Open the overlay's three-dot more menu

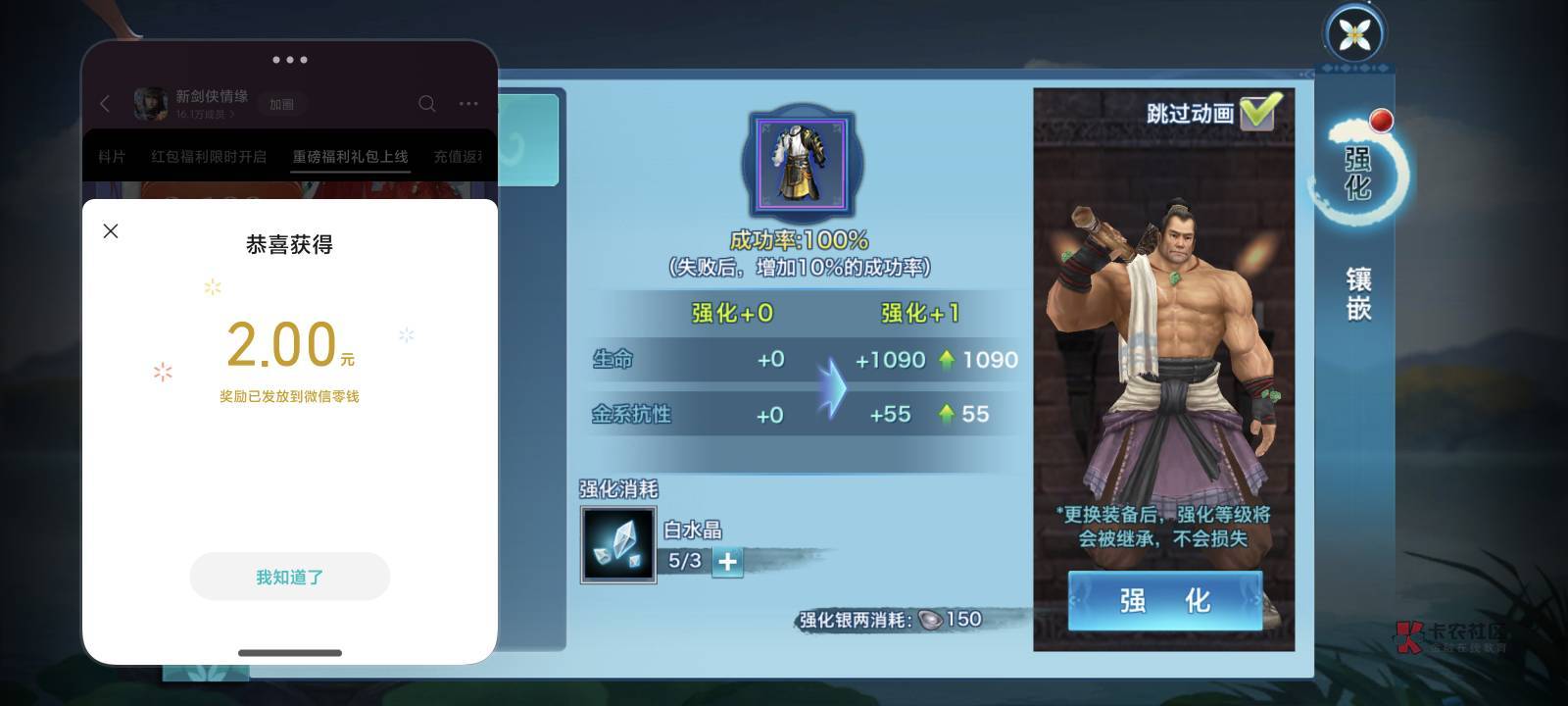(468, 104)
